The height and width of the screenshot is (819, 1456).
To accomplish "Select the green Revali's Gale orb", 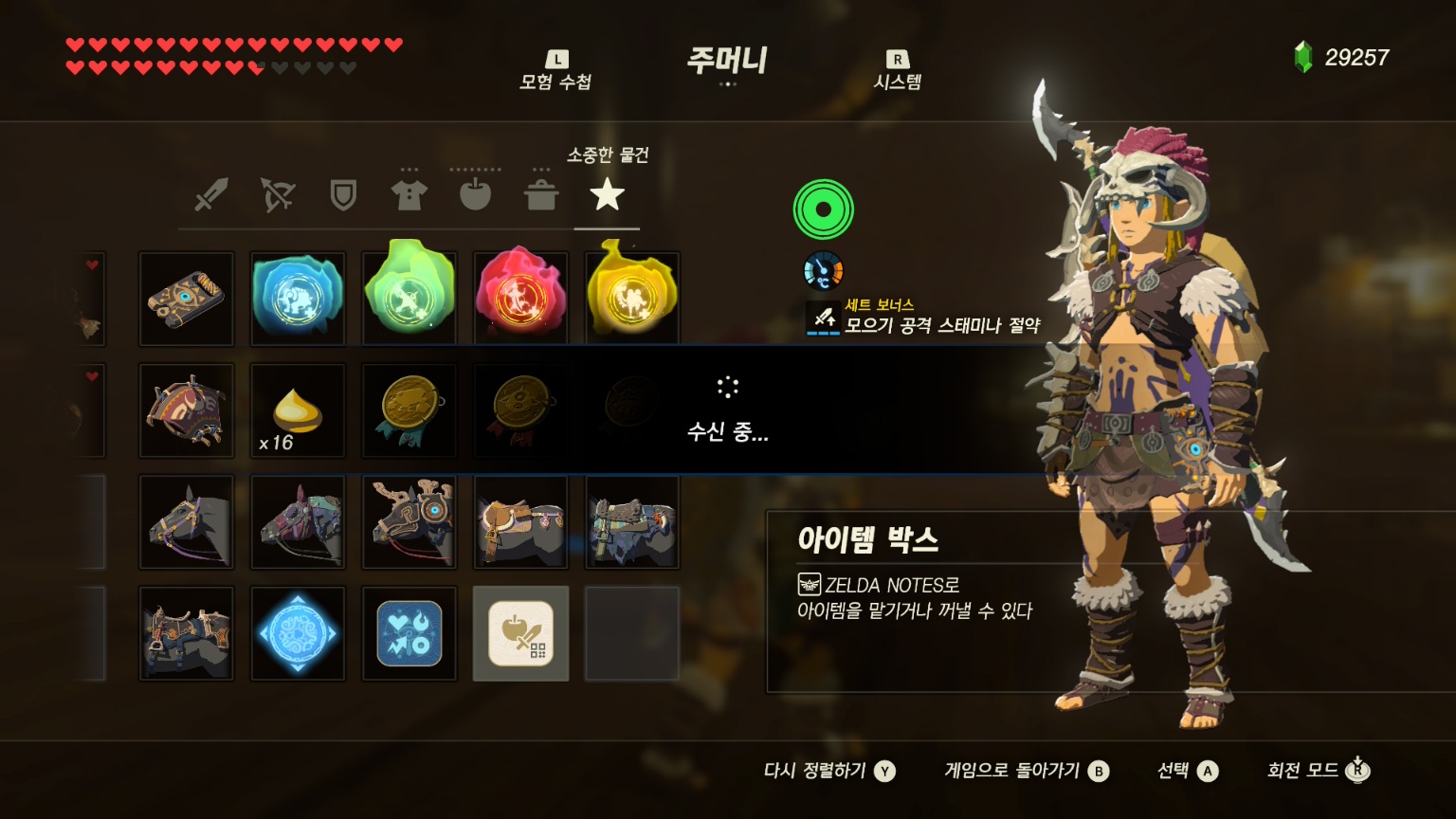I will (x=409, y=296).
